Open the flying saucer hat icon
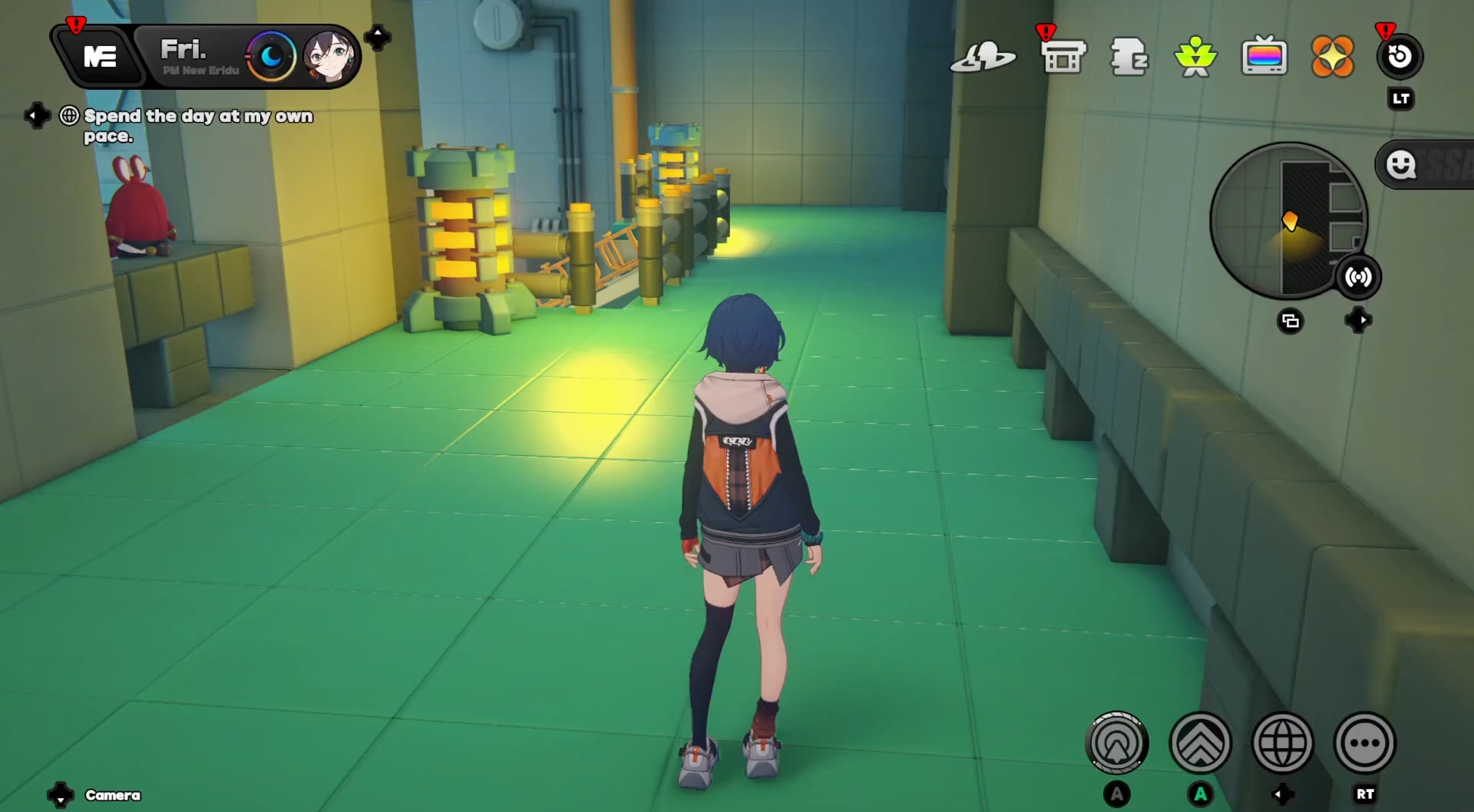 983,57
